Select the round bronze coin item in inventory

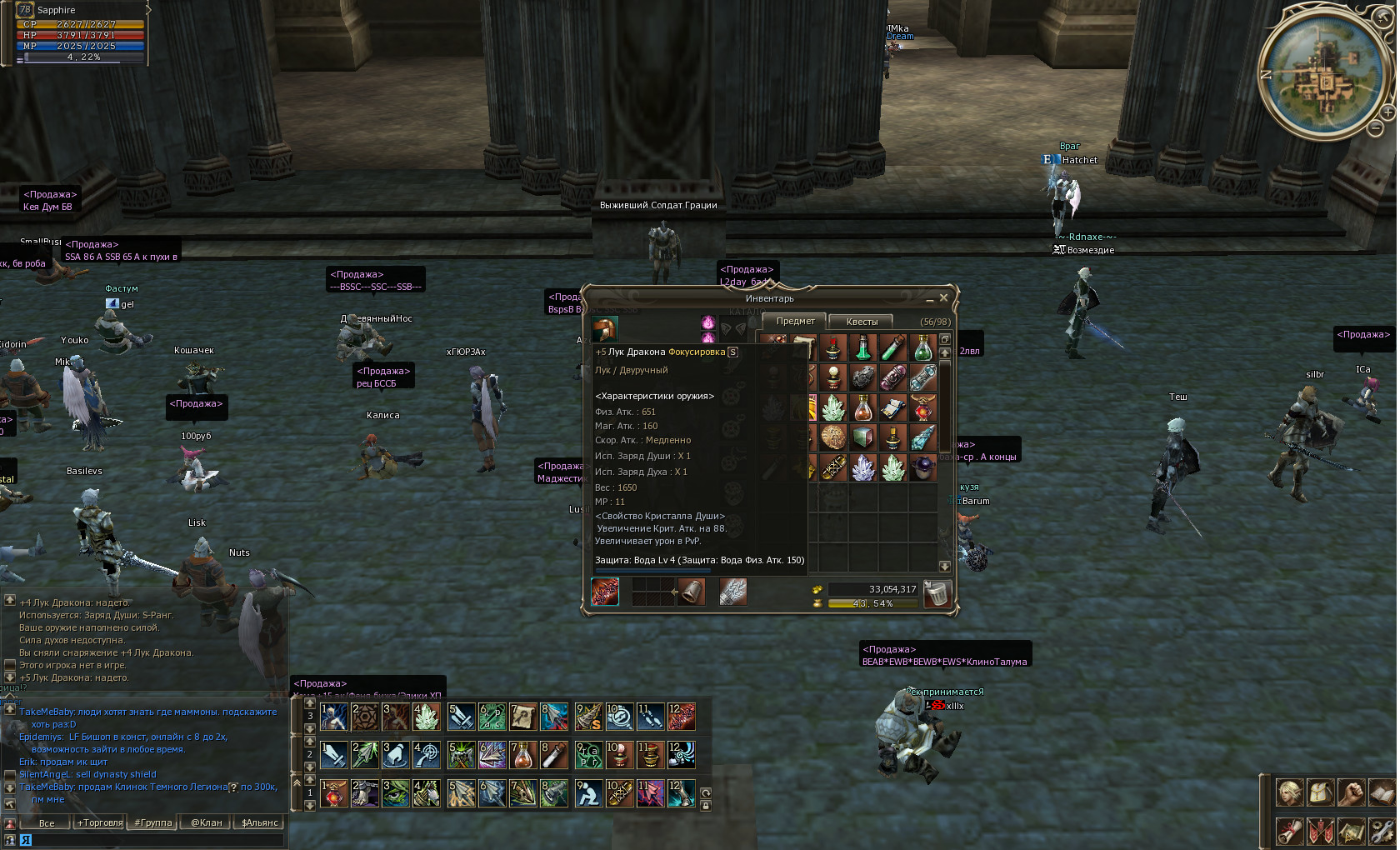click(x=832, y=437)
